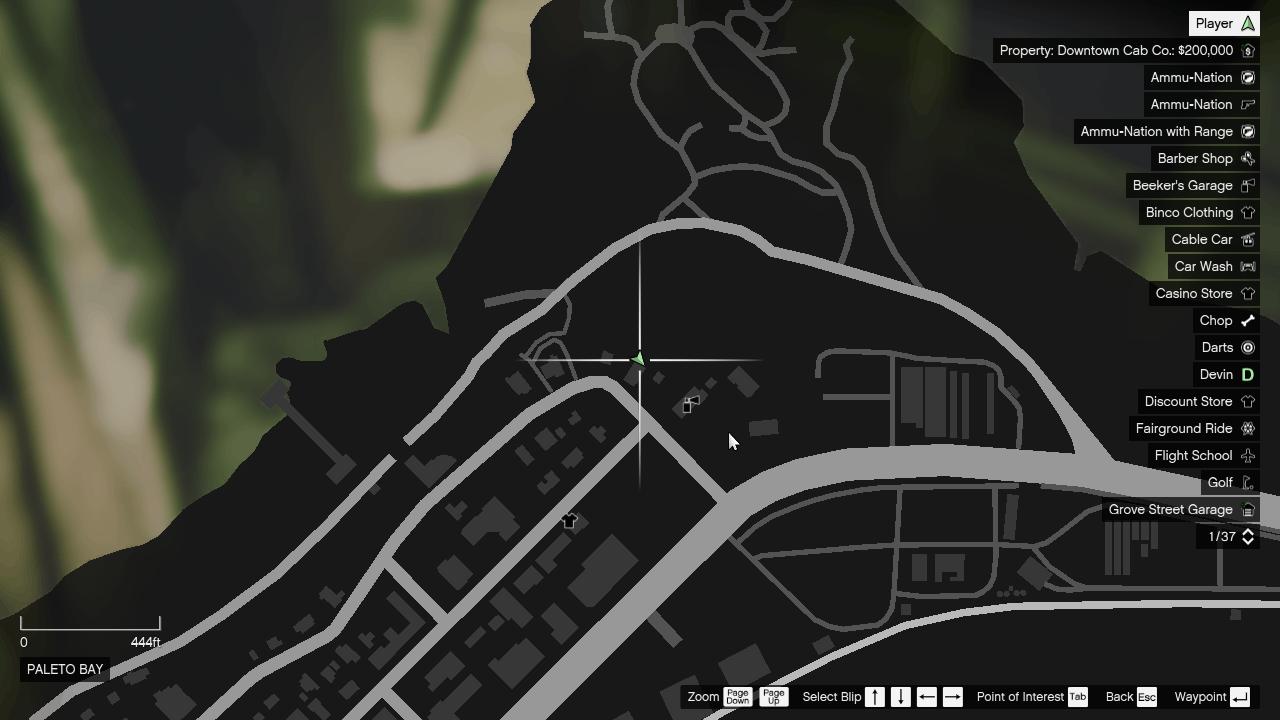Screen dimensions: 1280x720
Task: Set a Waypoint using the Enter button
Action: tap(1240, 697)
